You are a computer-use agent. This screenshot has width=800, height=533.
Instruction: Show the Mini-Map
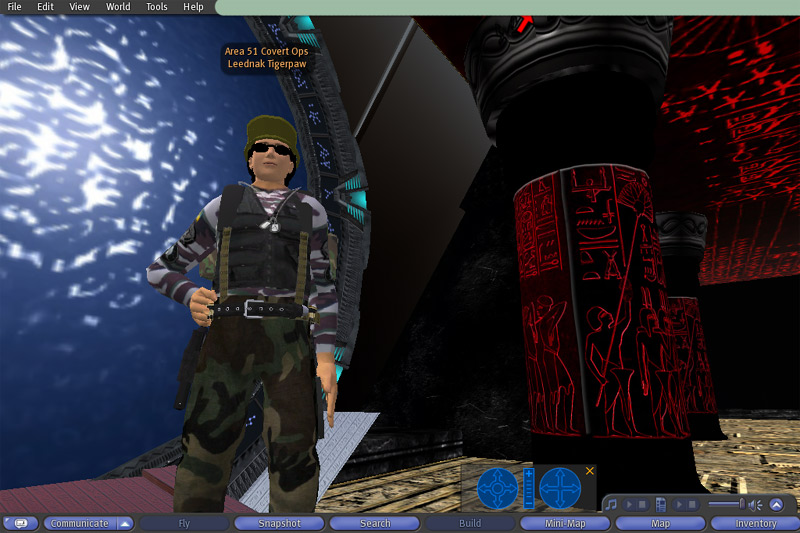click(x=565, y=523)
